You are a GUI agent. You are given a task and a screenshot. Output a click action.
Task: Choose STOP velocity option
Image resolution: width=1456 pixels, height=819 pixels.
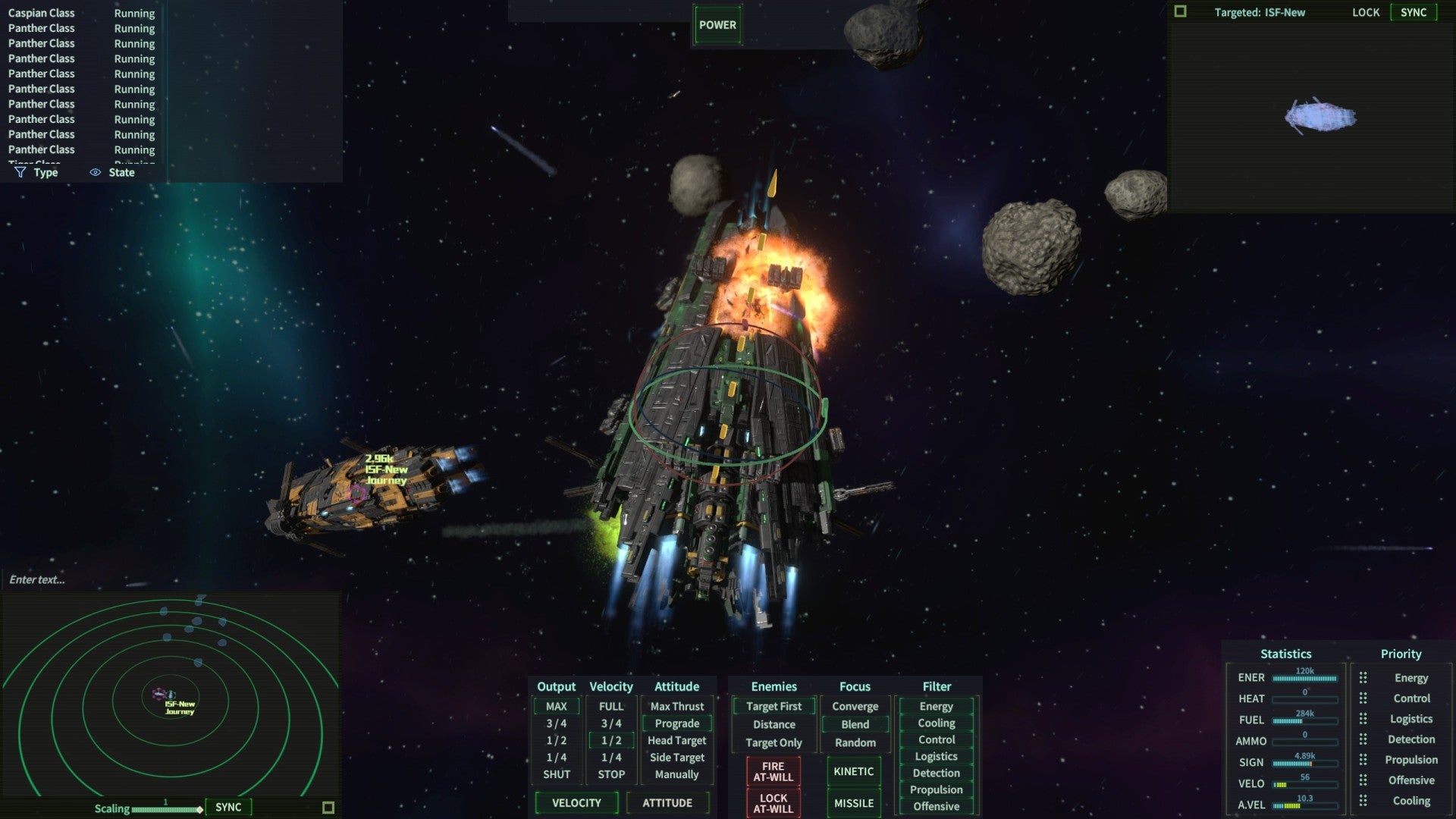(x=610, y=774)
